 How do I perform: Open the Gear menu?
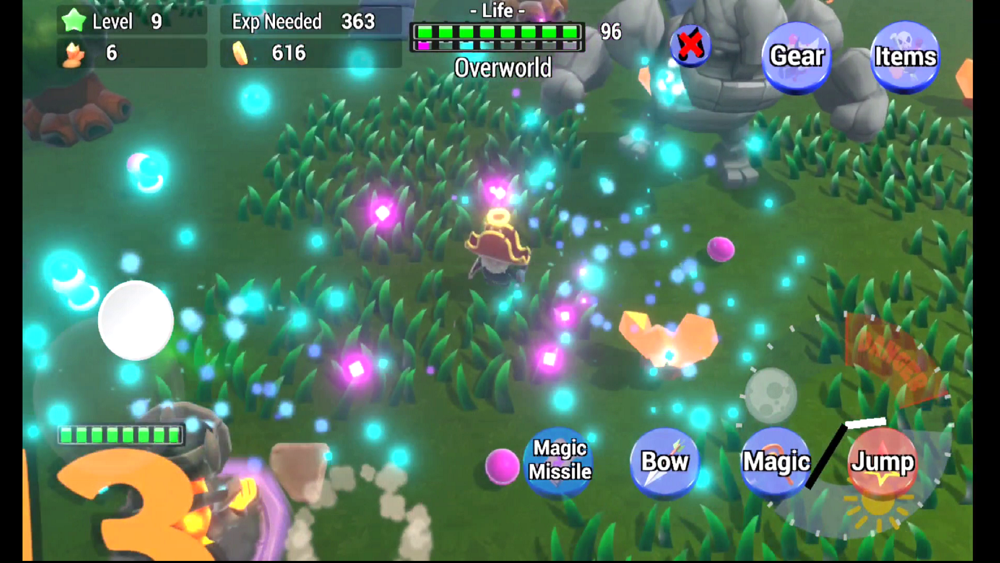pyautogui.click(x=796, y=56)
